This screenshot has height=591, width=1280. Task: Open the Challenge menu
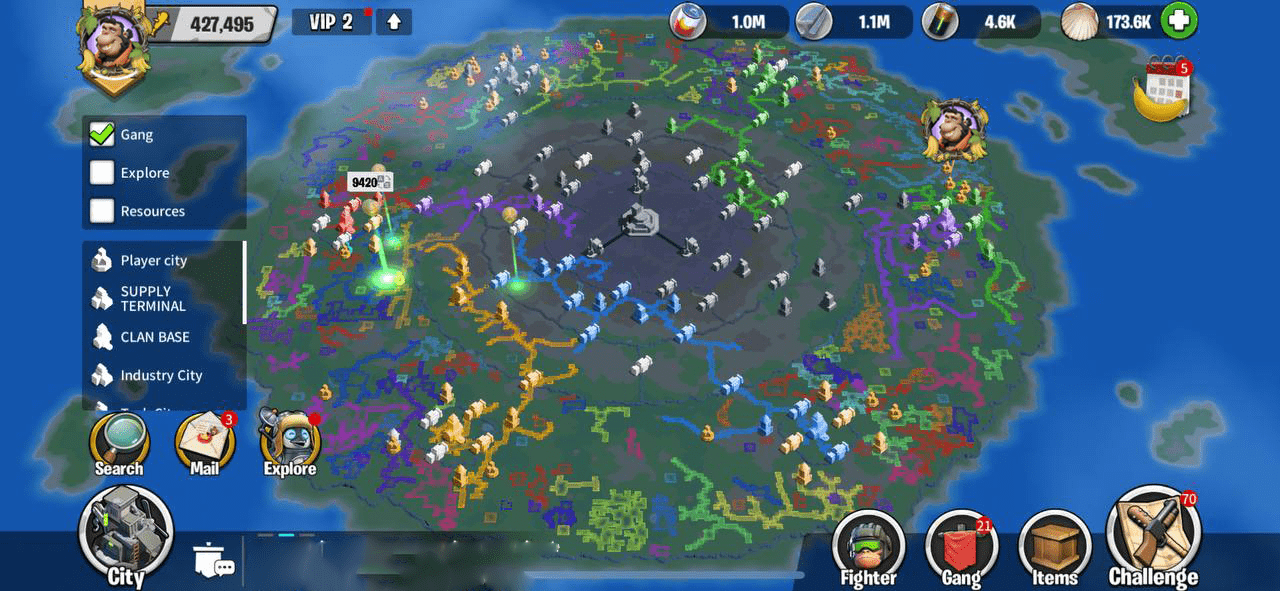pos(1153,540)
